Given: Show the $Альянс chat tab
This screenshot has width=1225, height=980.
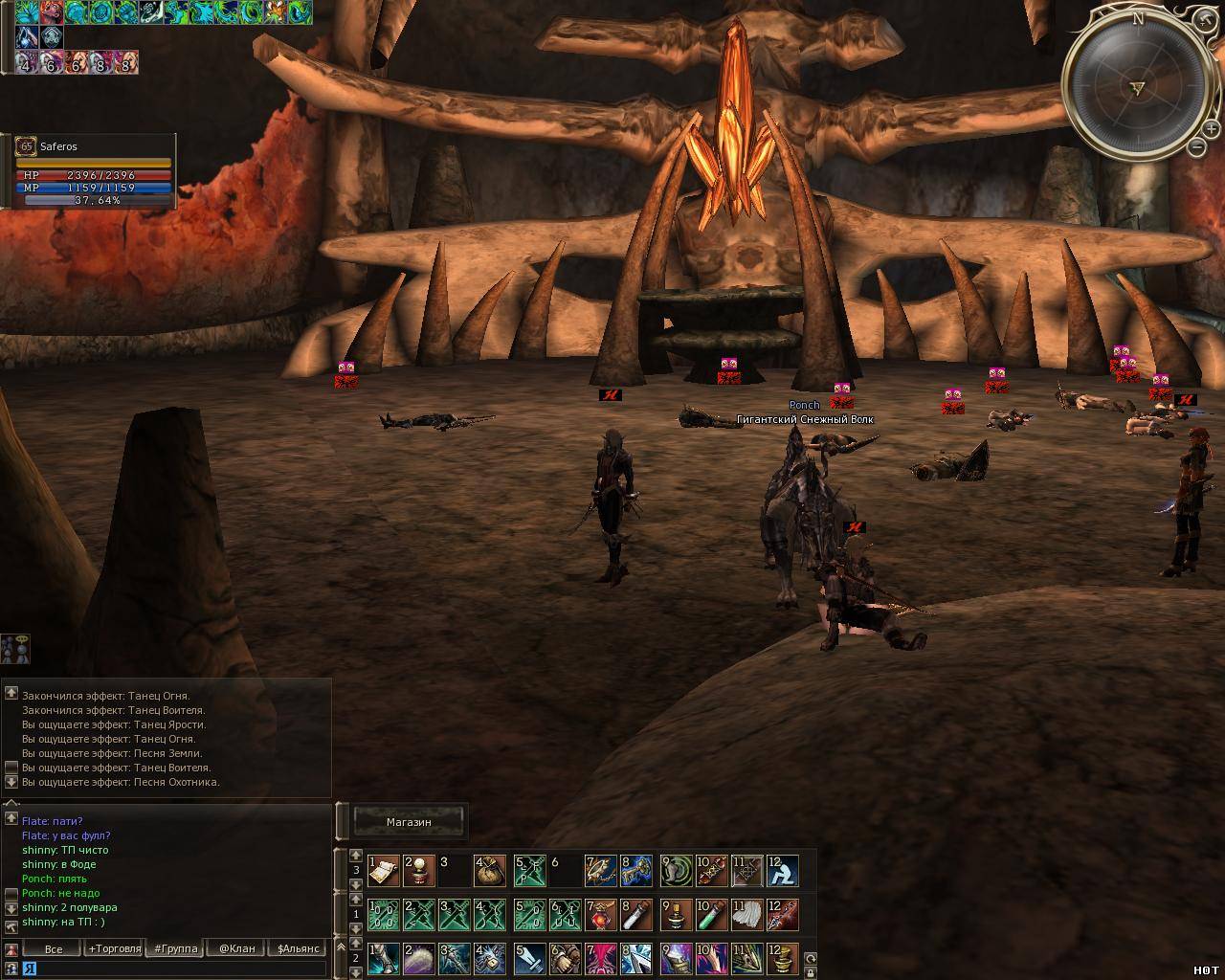Looking at the screenshot, I should 298,948.
